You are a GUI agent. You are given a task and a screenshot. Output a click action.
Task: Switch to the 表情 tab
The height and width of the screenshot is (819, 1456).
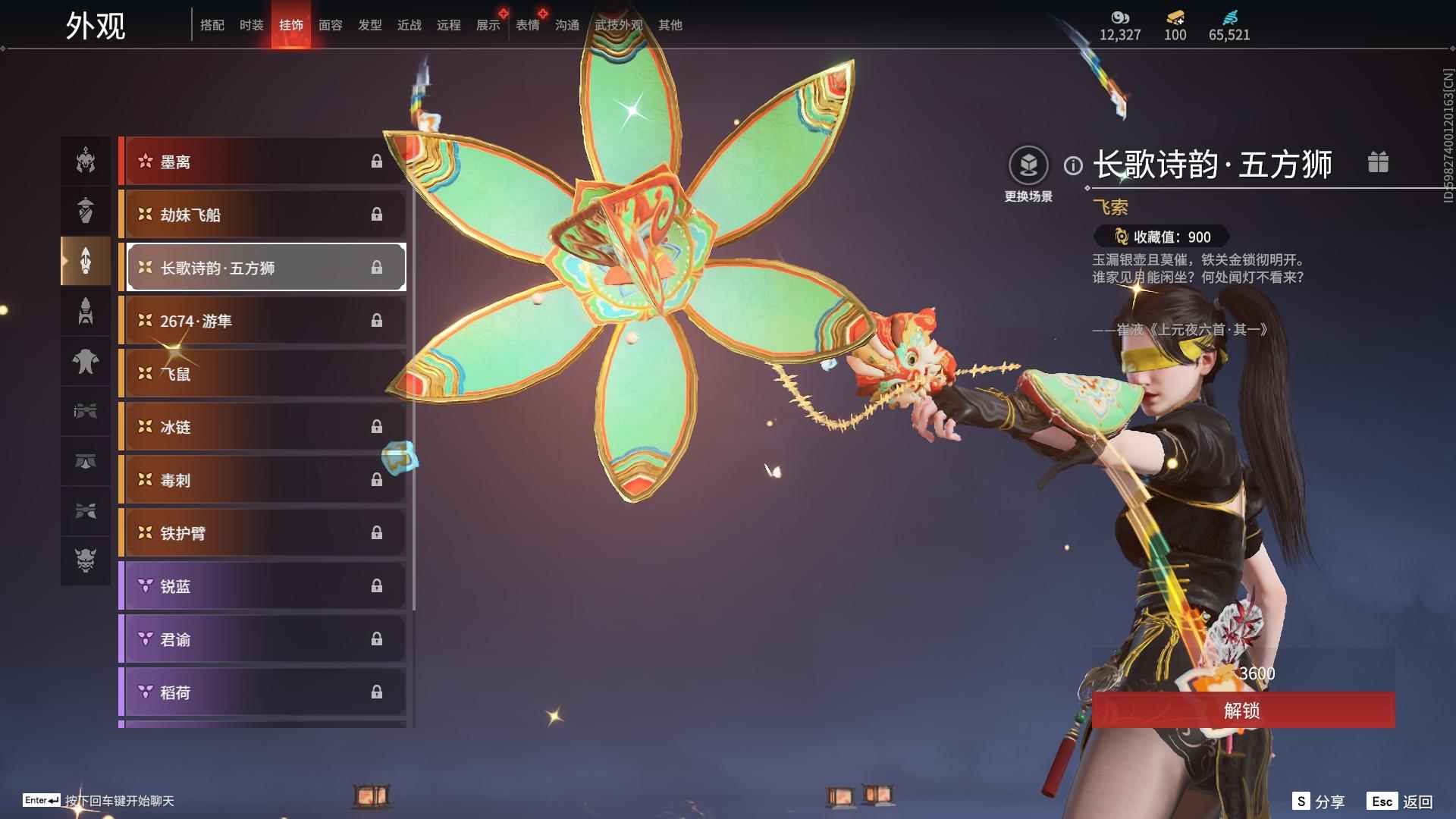527,25
